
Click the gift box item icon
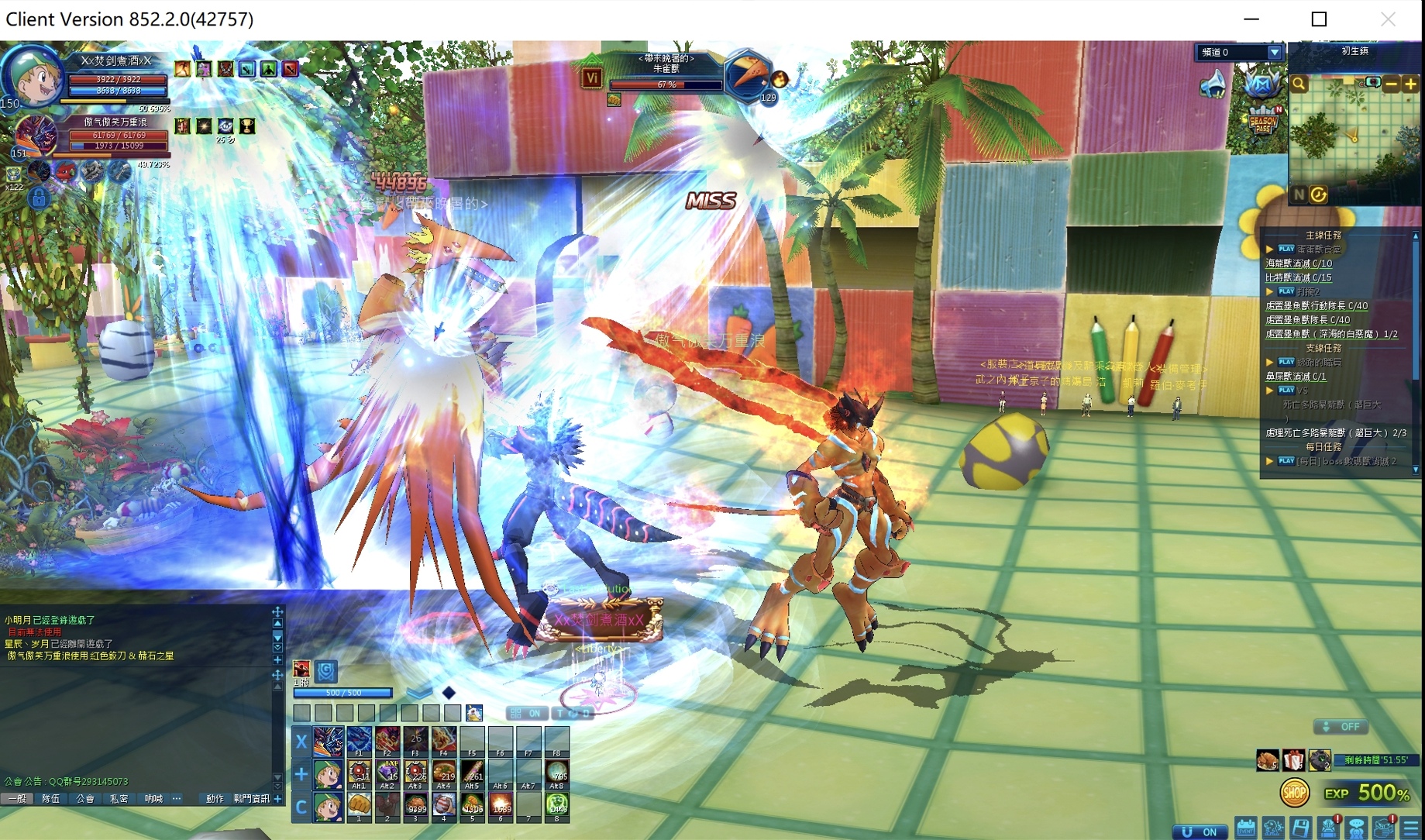pos(1293,760)
